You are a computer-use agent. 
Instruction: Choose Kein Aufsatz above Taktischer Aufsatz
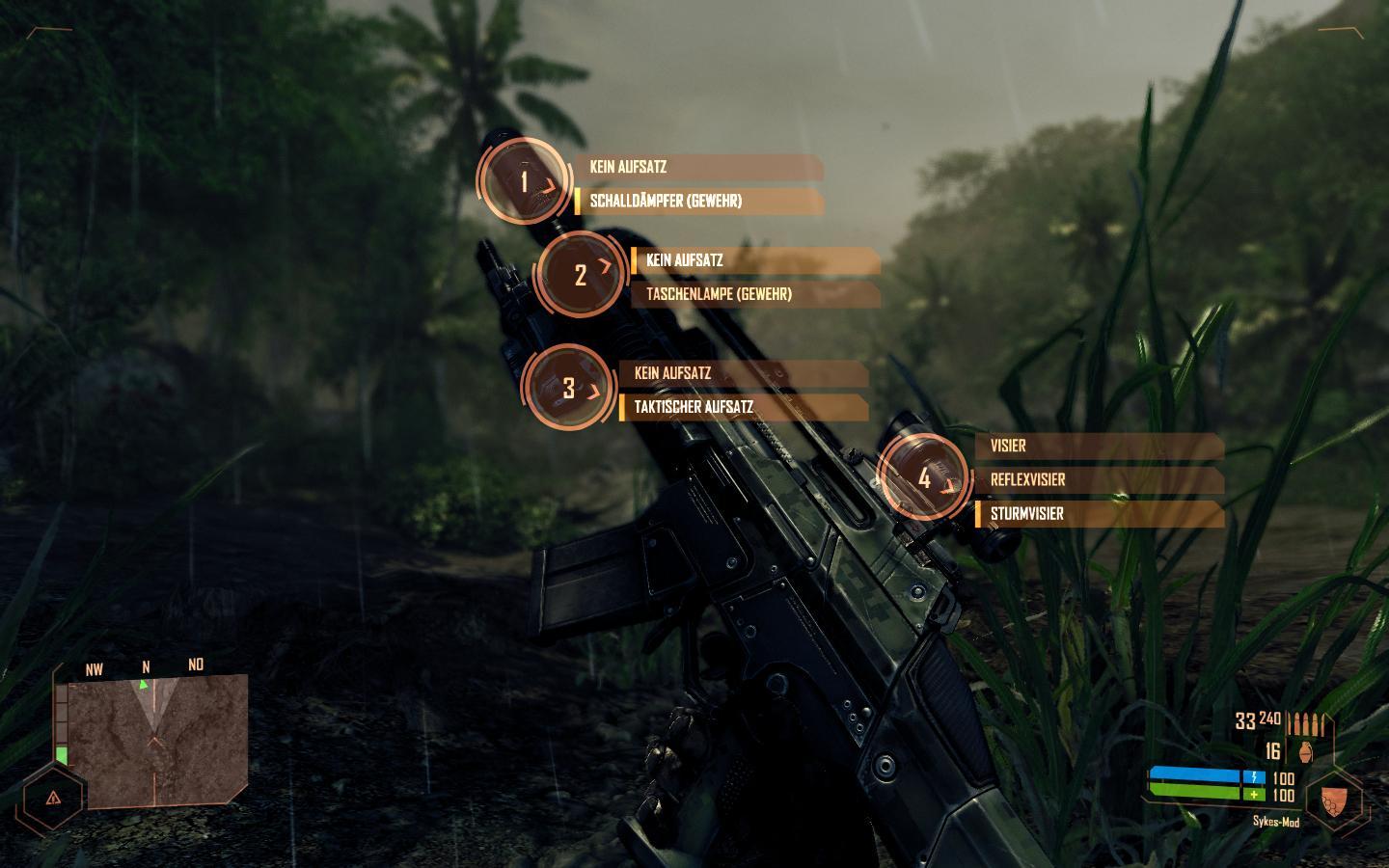(x=743, y=373)
